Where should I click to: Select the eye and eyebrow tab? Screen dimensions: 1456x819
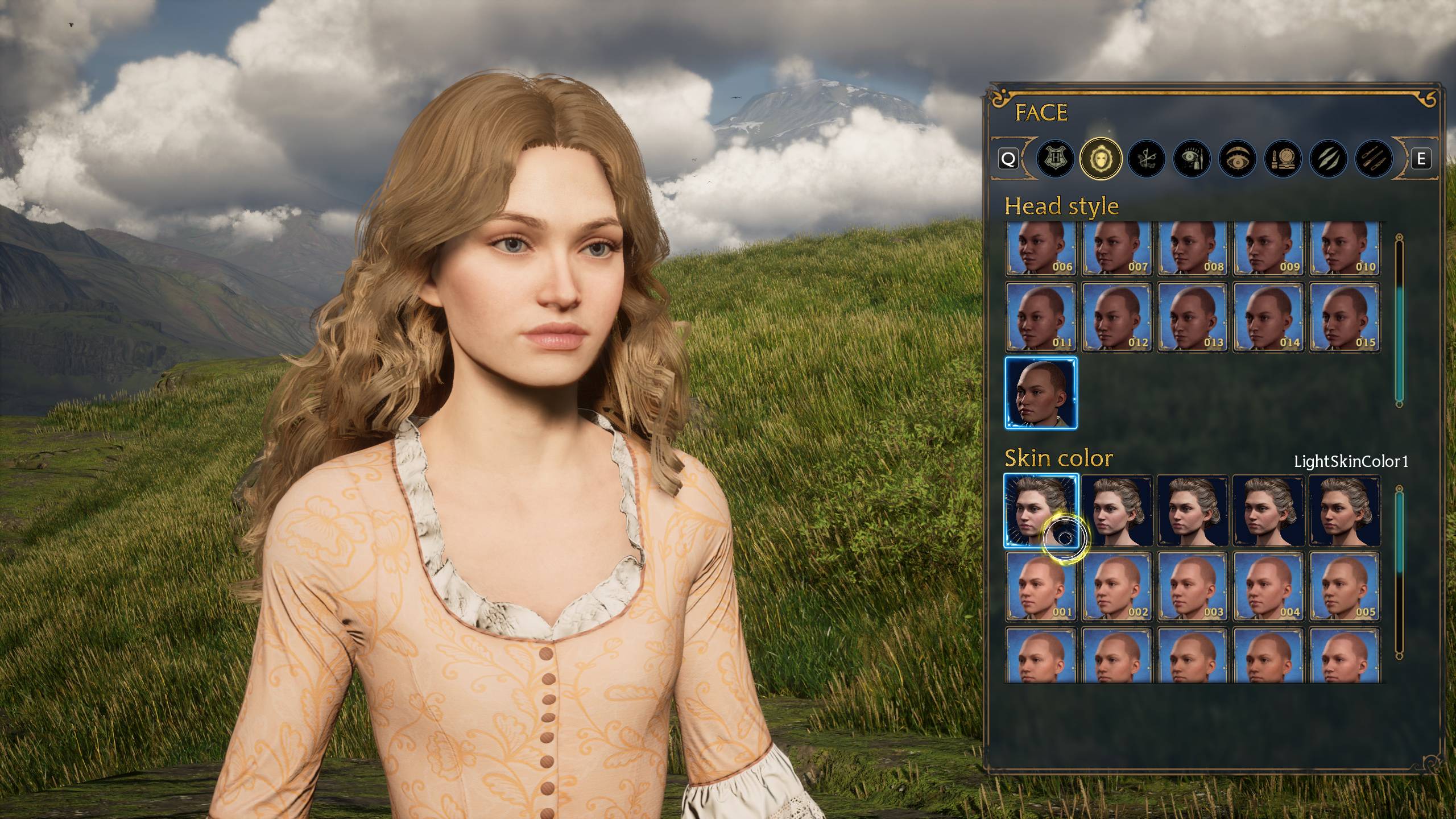(1237, 159)
